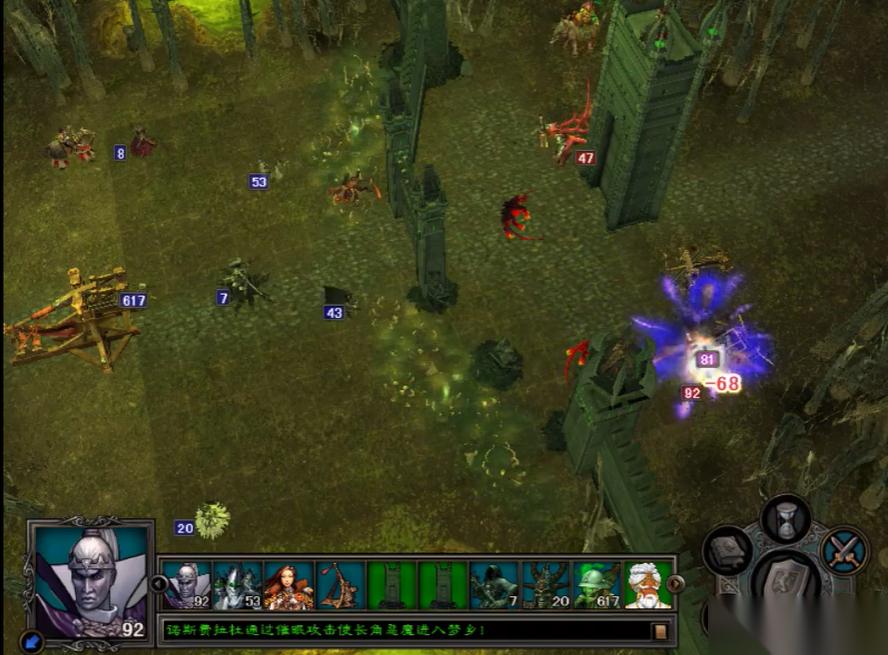Shift the initiative bar with its left arrow
This screenshot has width=888, height=655.
[x=158, y=585]
